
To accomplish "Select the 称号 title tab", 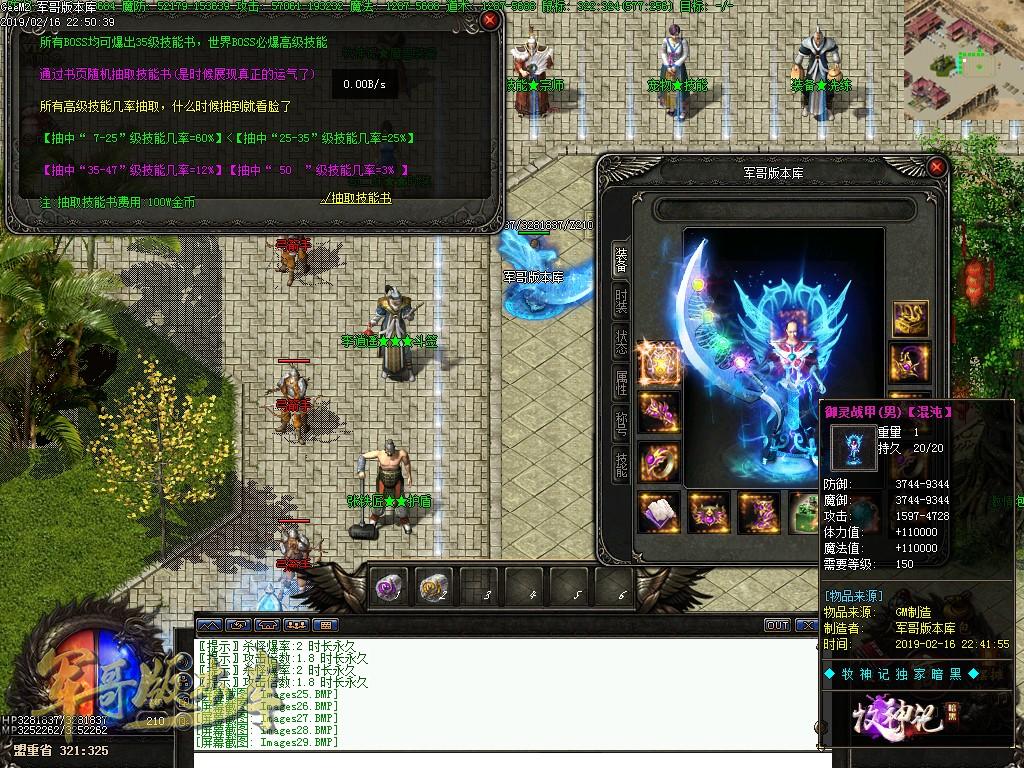I will (x=621, y=424).
